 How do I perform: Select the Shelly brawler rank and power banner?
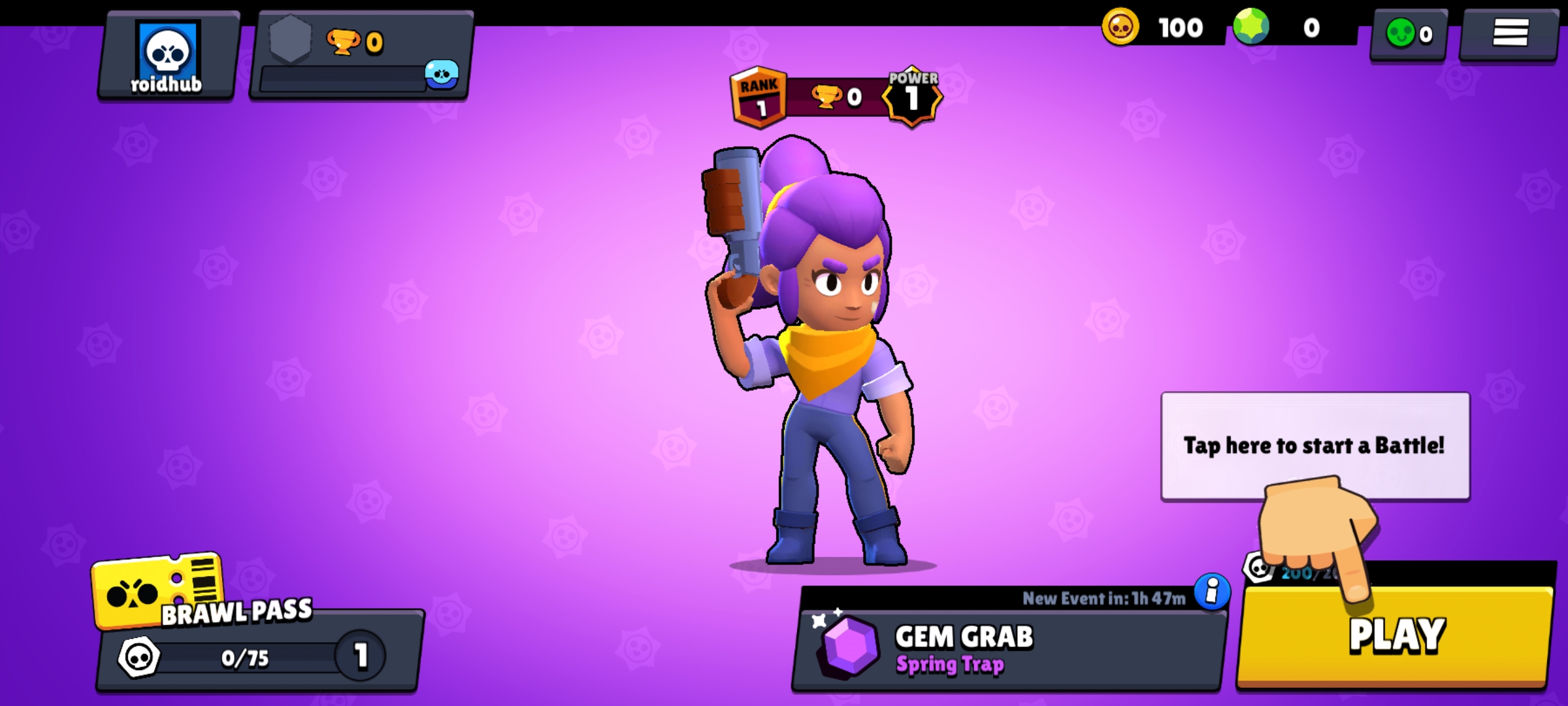click(835, 98)
